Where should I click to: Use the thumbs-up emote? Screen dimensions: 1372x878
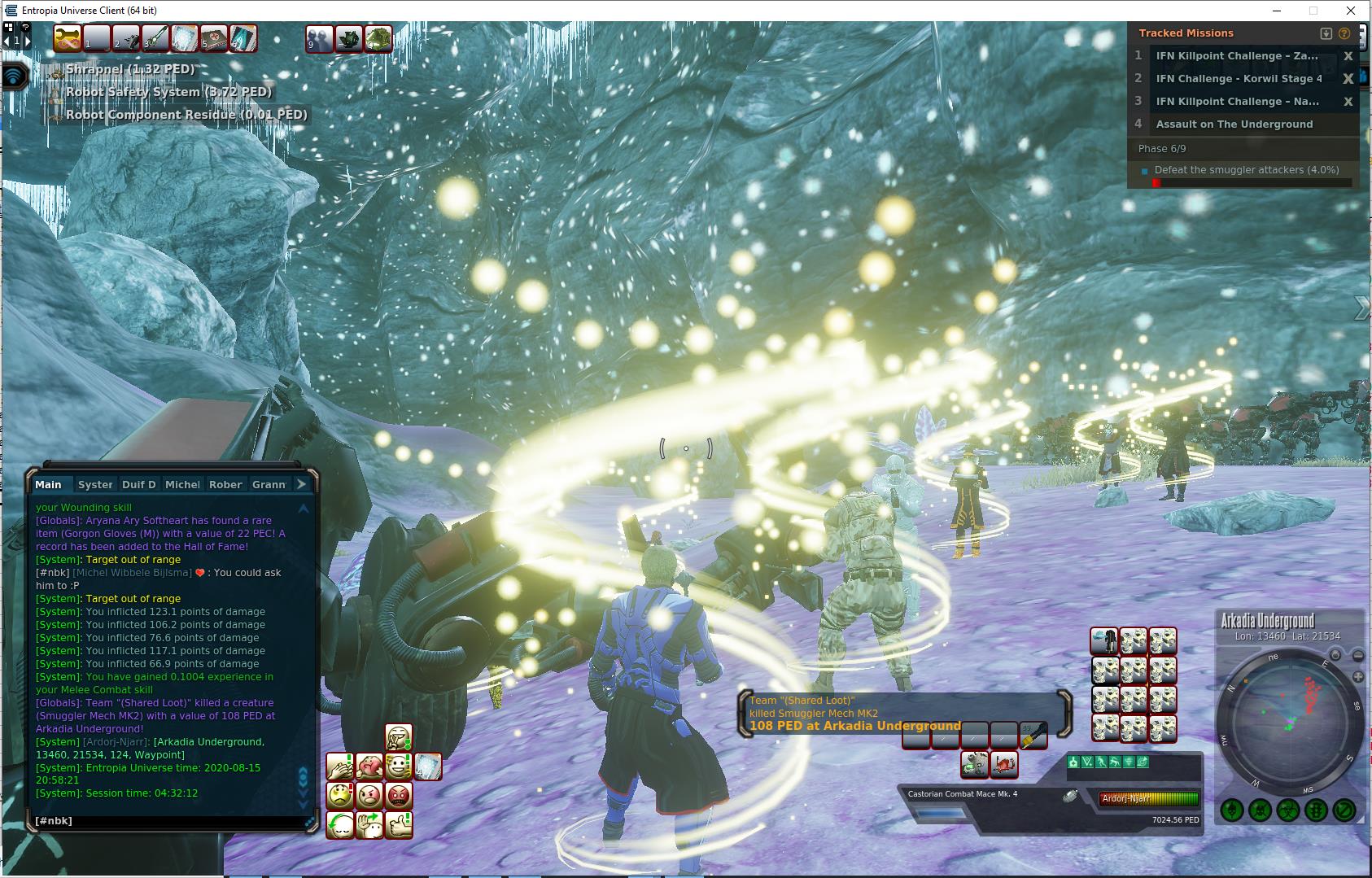pyautogui.click(x=399, y=824)
